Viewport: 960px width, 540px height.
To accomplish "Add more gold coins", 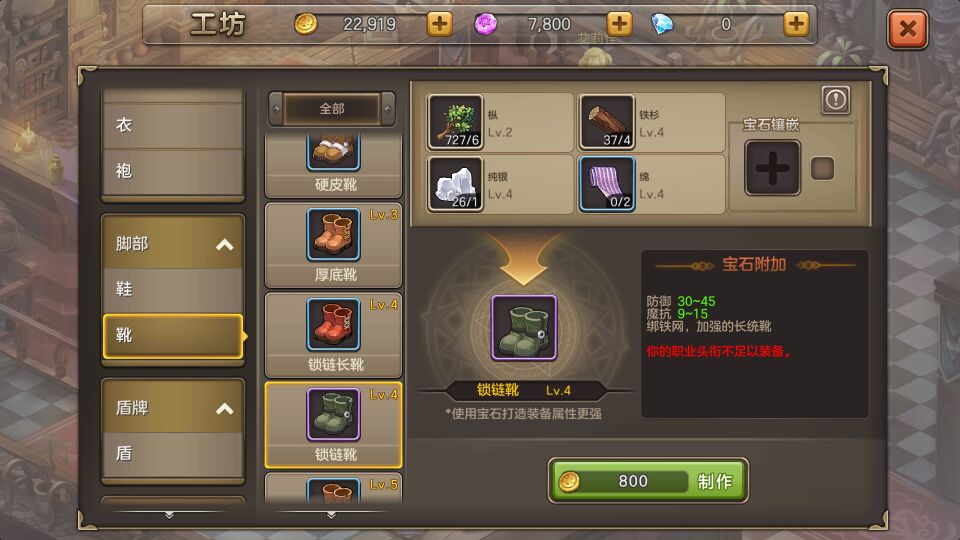I will [x=439, y=24].
